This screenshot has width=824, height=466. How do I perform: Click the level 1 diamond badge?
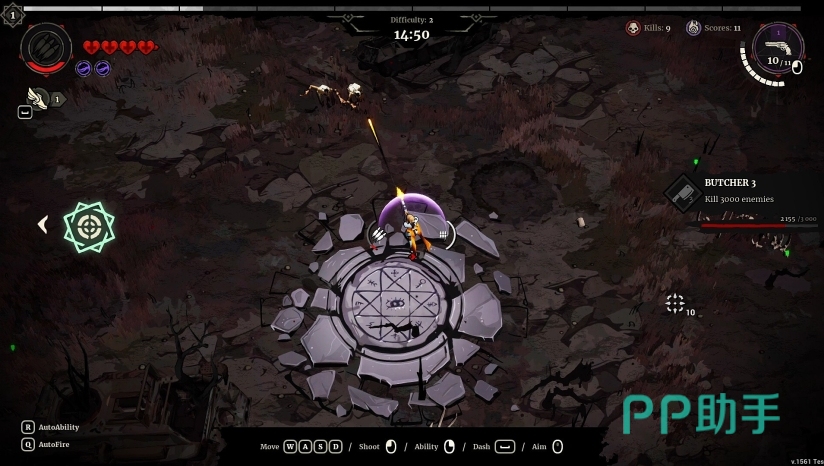pyautogui.click(x=12, y=15)
